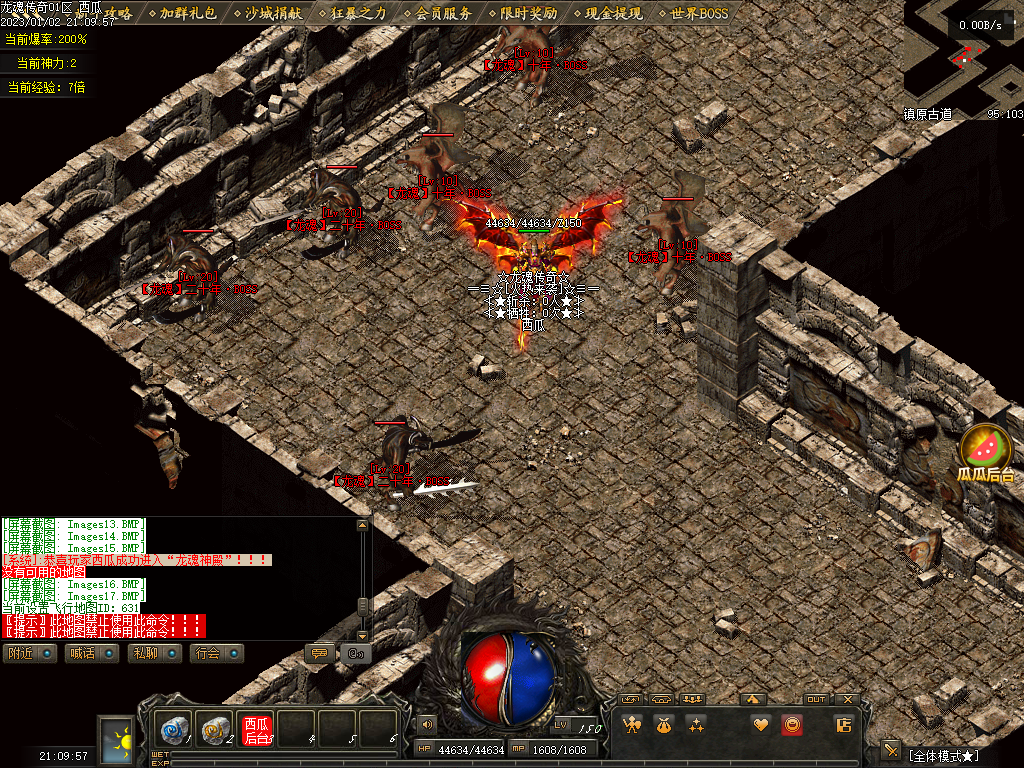This screenshot has height=768, width=1024.
Task: Open the 加群礼包 menu
Action: pyautogui.click(x=188, y=14)
